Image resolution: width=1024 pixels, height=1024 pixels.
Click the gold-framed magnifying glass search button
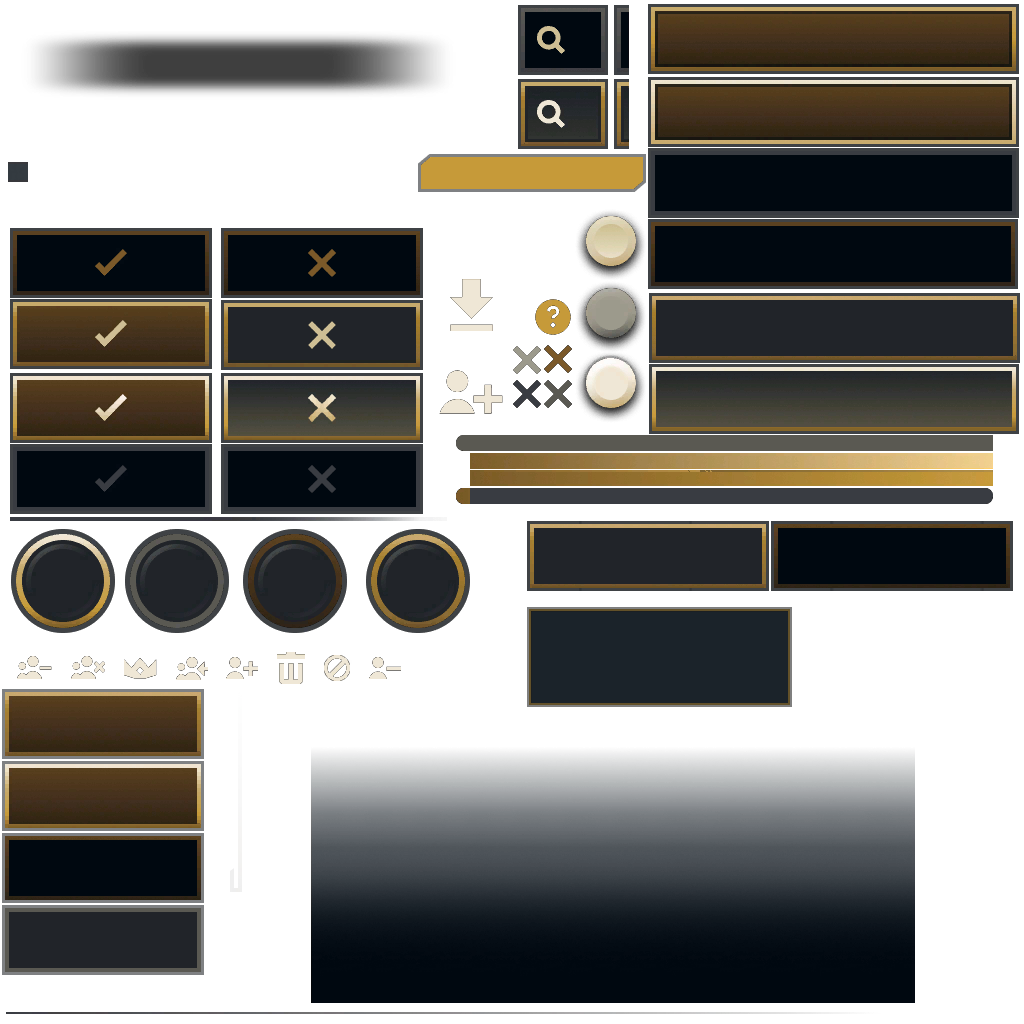(x=562, y=114)
